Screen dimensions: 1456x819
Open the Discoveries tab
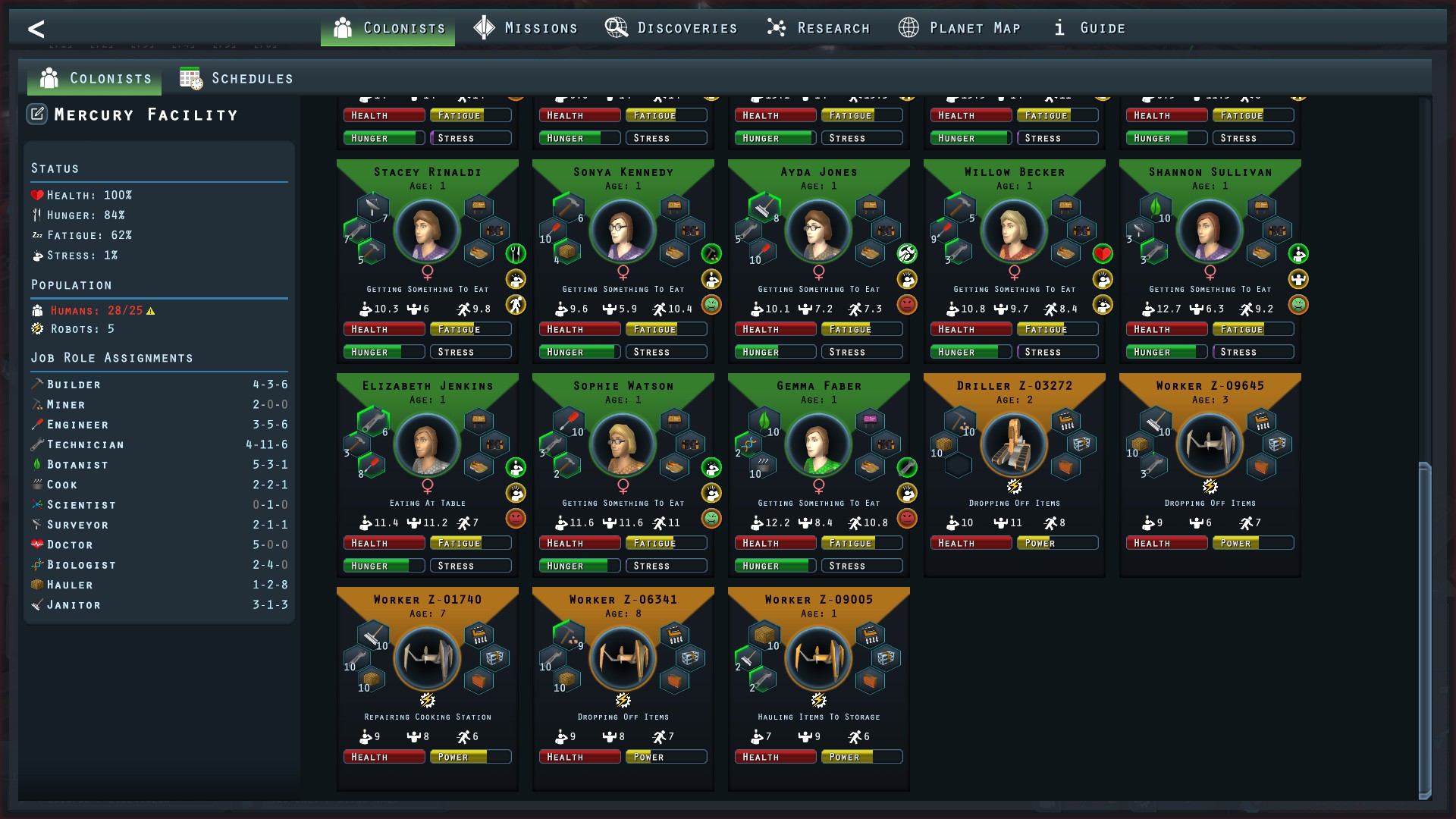(671, 28)
